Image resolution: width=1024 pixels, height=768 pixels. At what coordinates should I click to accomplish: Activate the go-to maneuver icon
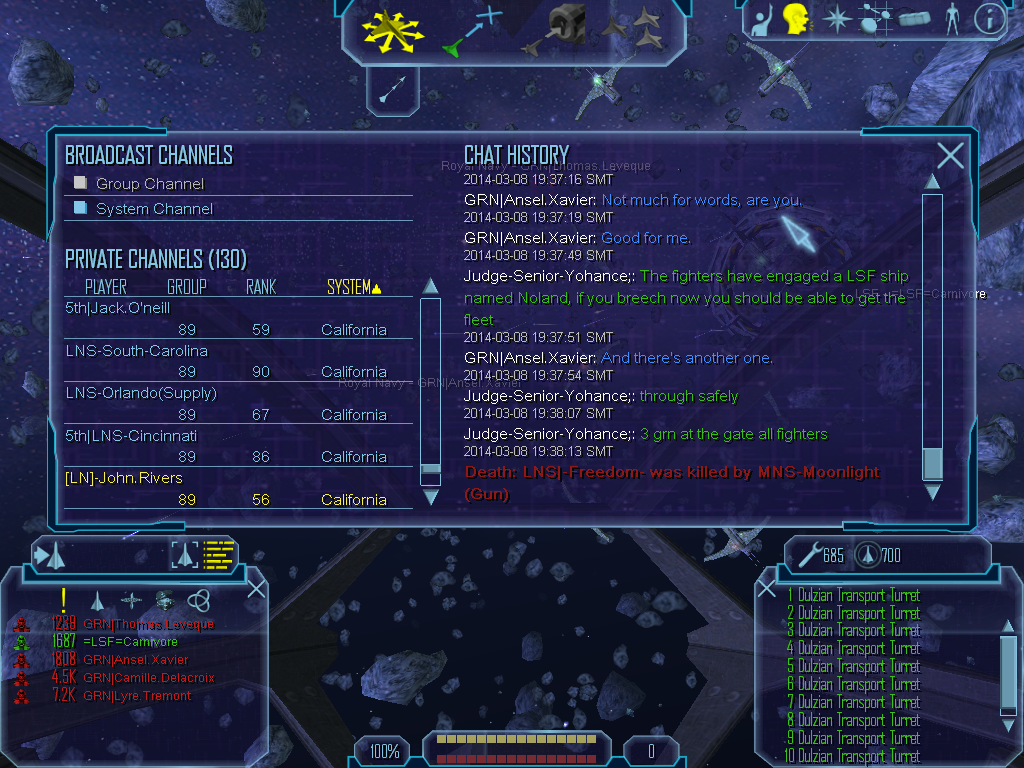(x=471, y=29)
